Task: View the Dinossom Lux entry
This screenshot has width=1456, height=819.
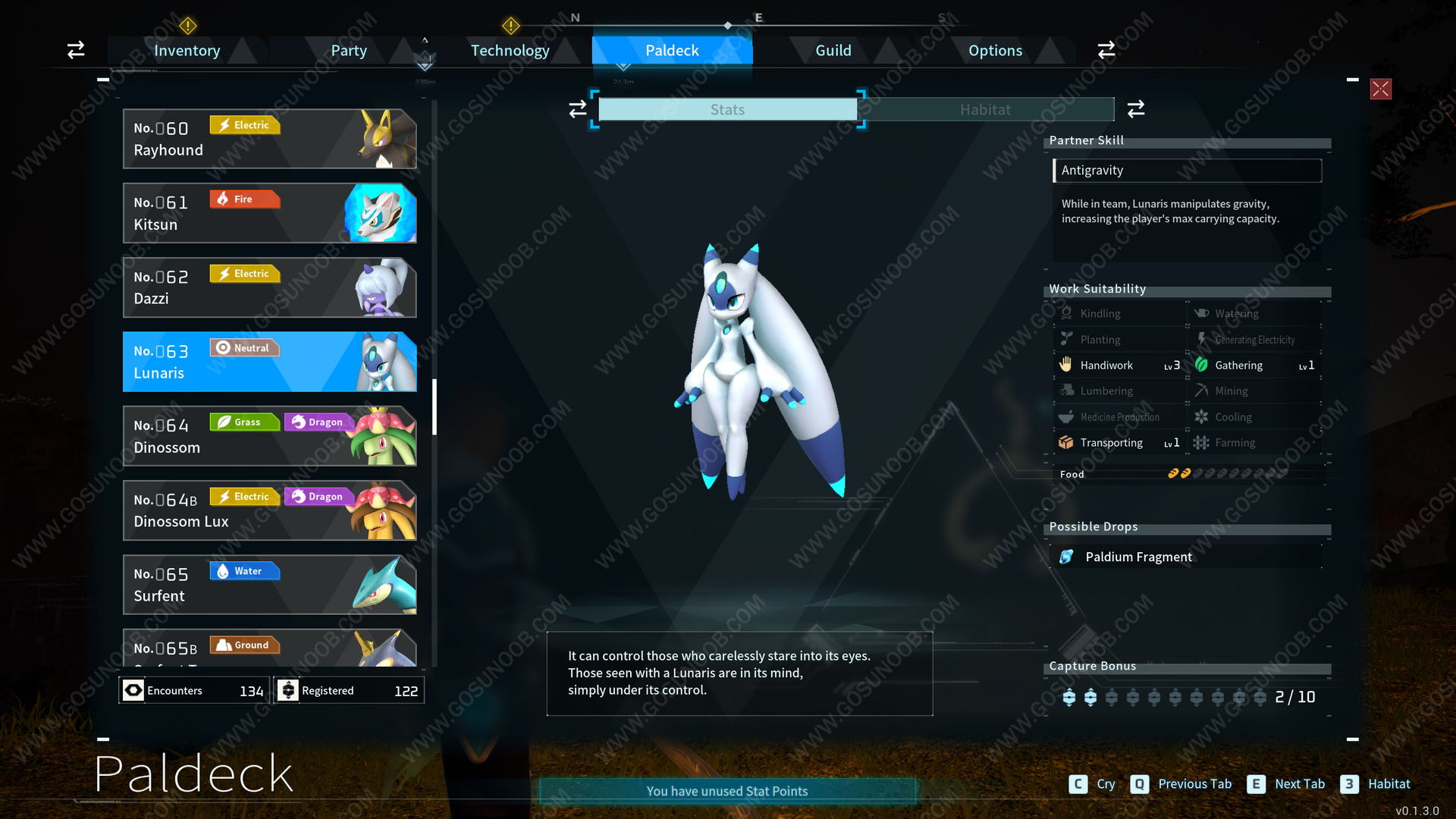Action: pyautogui.click(x=269, y=510)
